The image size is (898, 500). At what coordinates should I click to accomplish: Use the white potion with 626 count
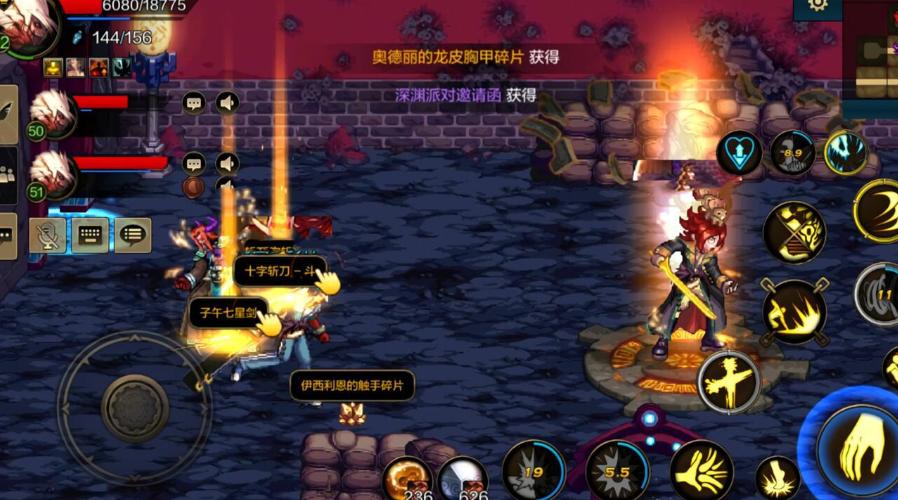pyautogui.click(x=462, y=478)
